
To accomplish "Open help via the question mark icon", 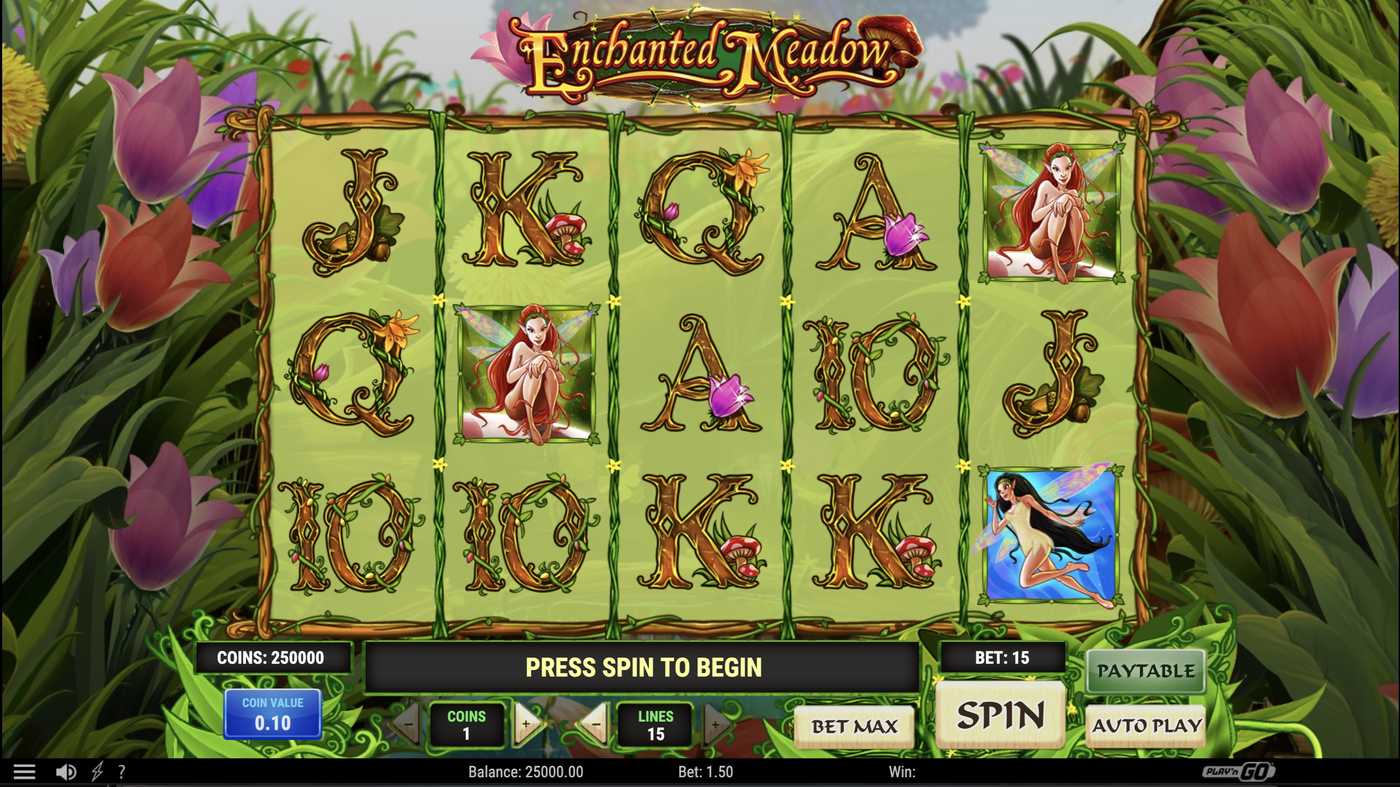I will 121,770.
